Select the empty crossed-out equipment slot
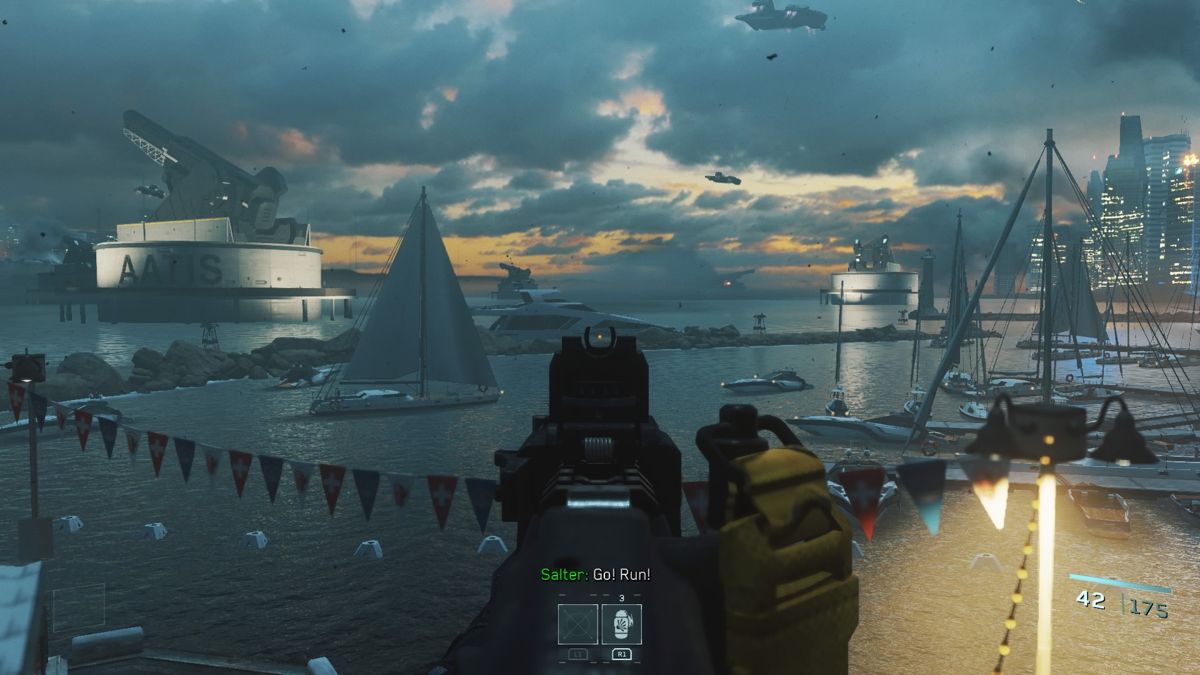 point(578,624)
